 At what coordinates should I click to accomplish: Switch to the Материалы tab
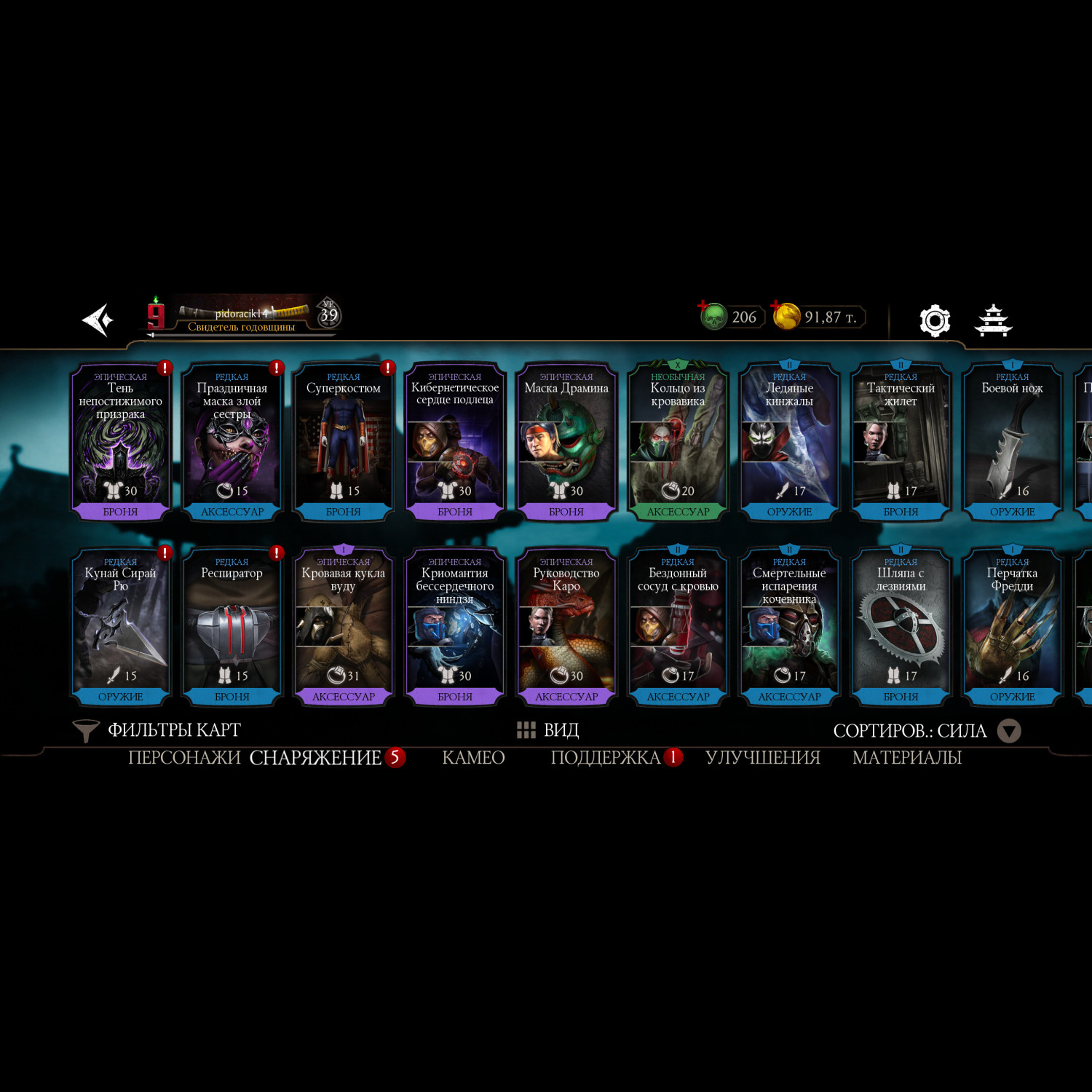click(907, 758)
